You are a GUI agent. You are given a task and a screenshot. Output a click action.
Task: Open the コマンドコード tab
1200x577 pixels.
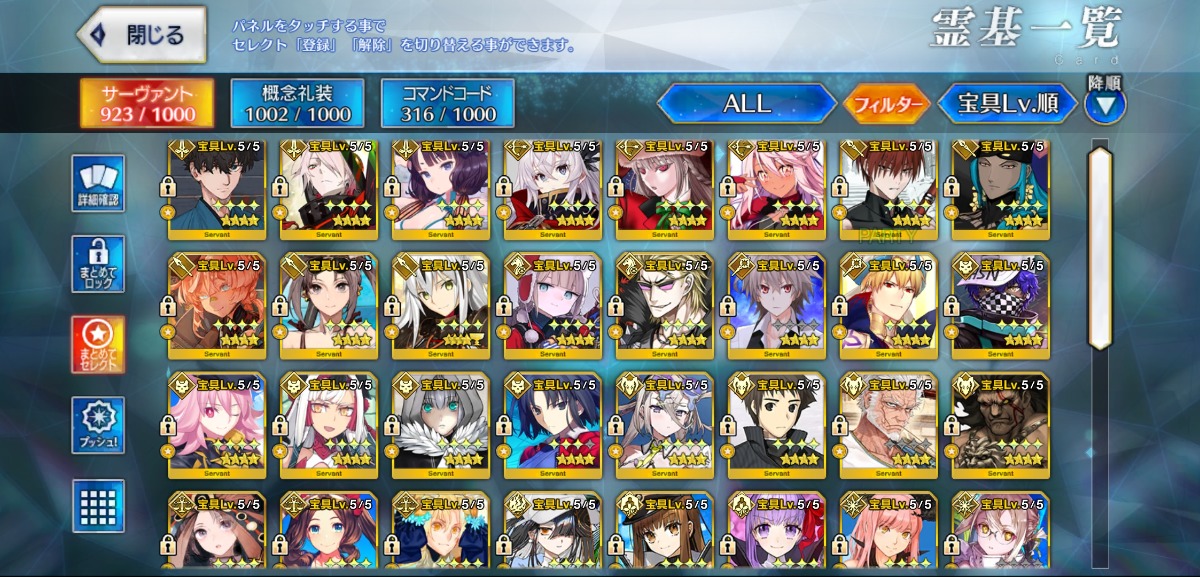447,103
